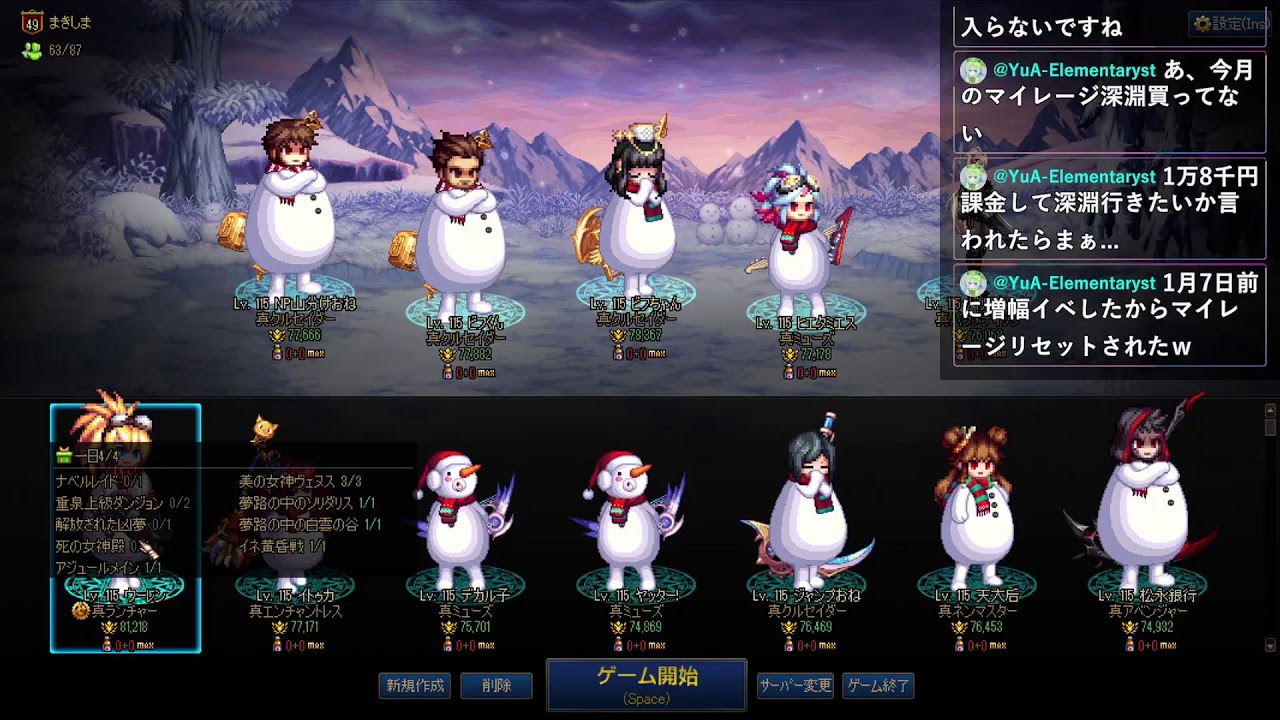The height and width of the screenshot is (720, 1280).
Task: Select the highlighted 真ランチャー character slot
Action: pos(125,528)
